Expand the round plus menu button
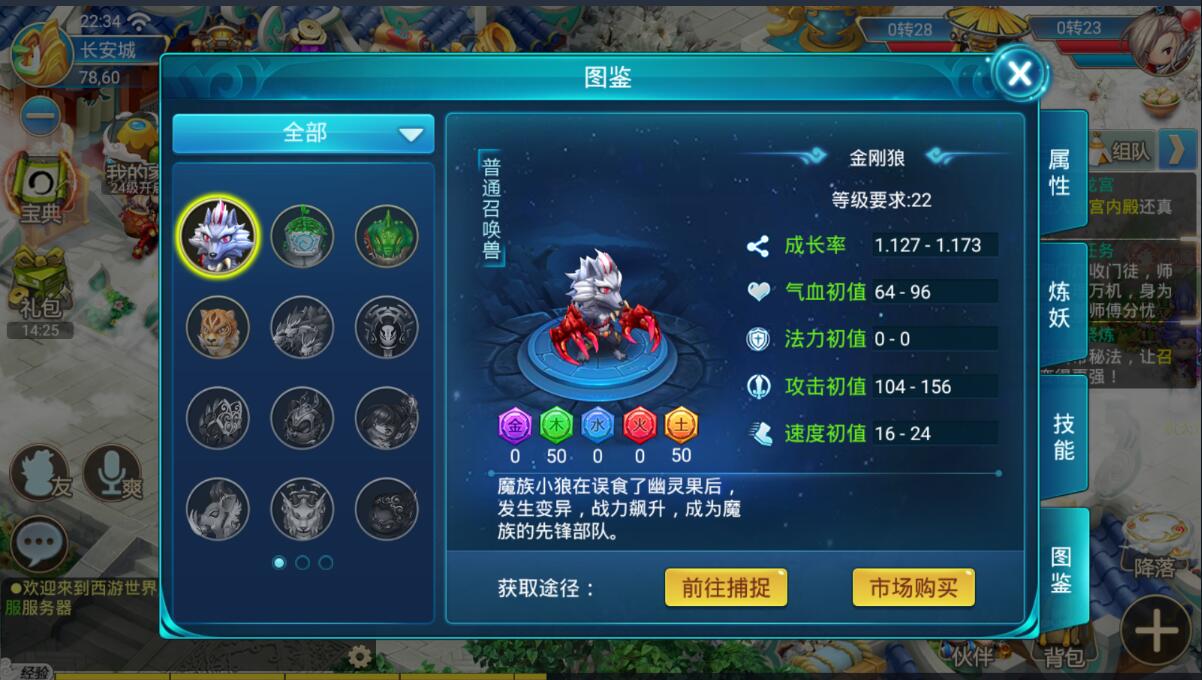Viewport: 1202px width, 680px height. [x=1155, y=631]
